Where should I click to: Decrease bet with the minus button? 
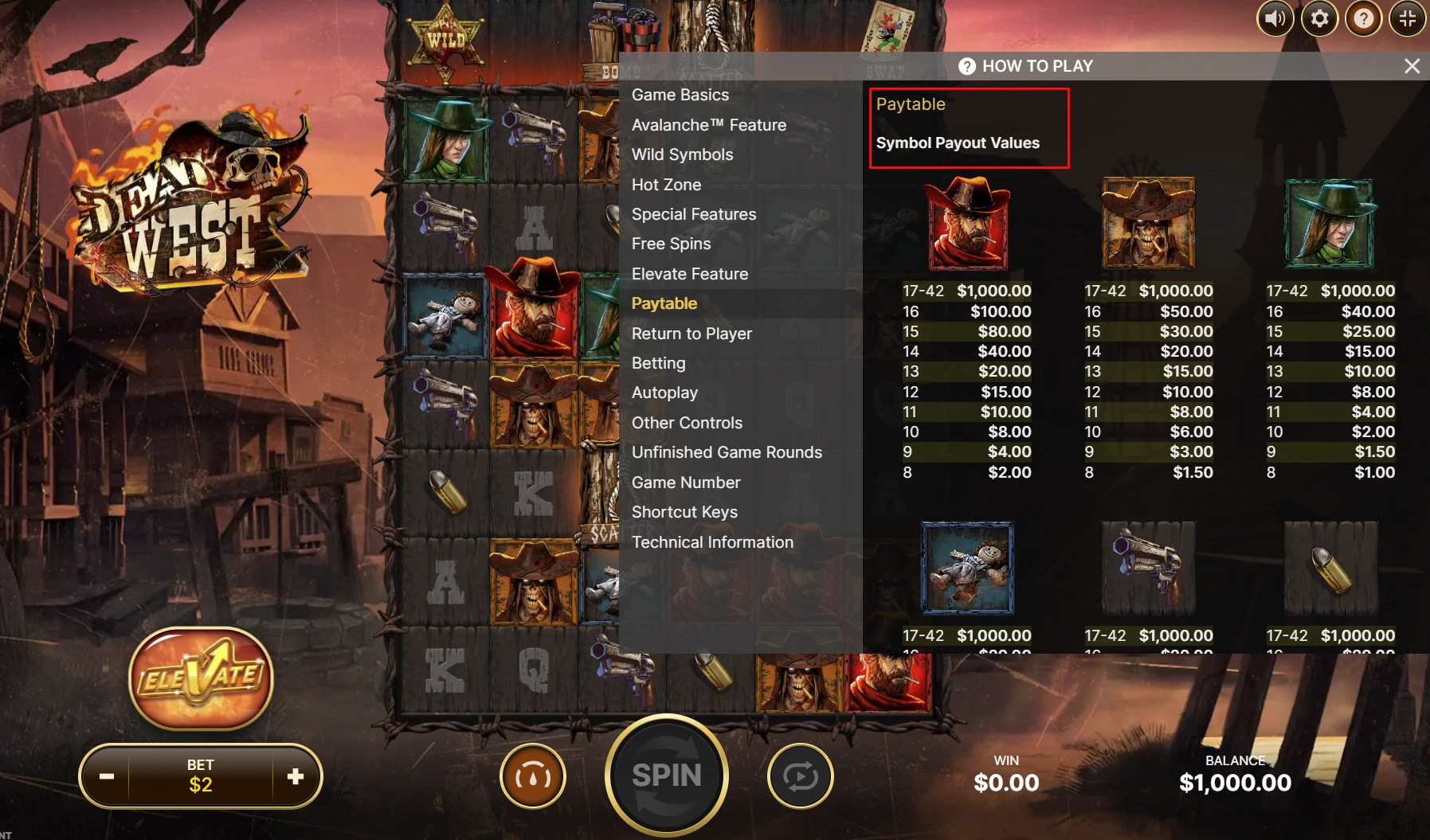click(x=107, y=776)
